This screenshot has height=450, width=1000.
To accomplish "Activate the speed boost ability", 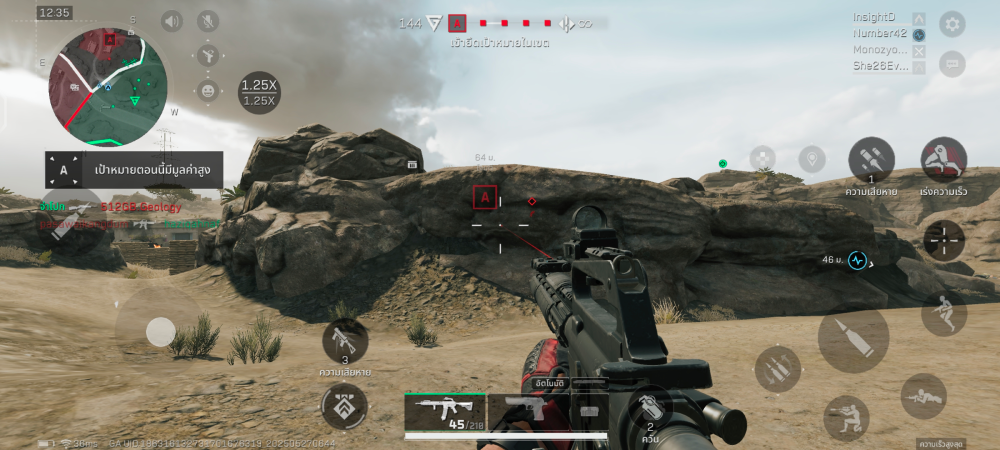I will [x=943, y=159].
